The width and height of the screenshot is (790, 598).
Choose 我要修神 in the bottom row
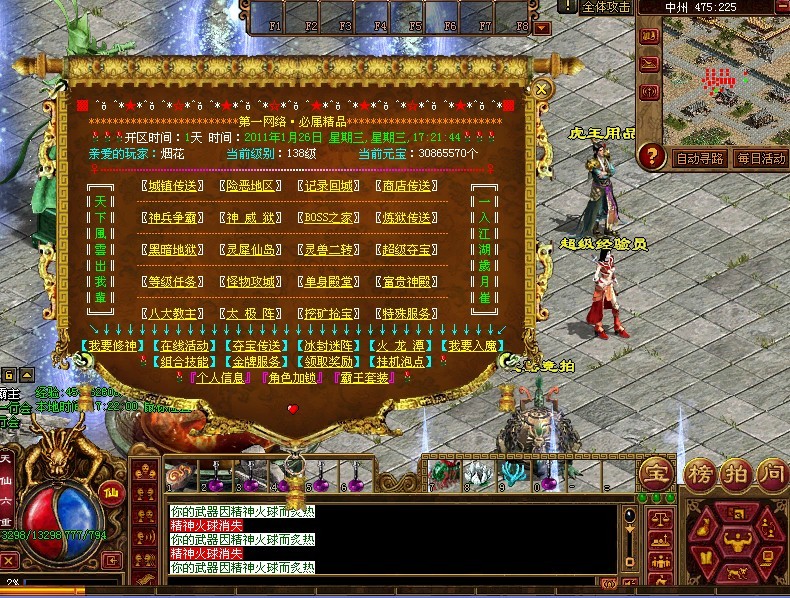point(111,346)
